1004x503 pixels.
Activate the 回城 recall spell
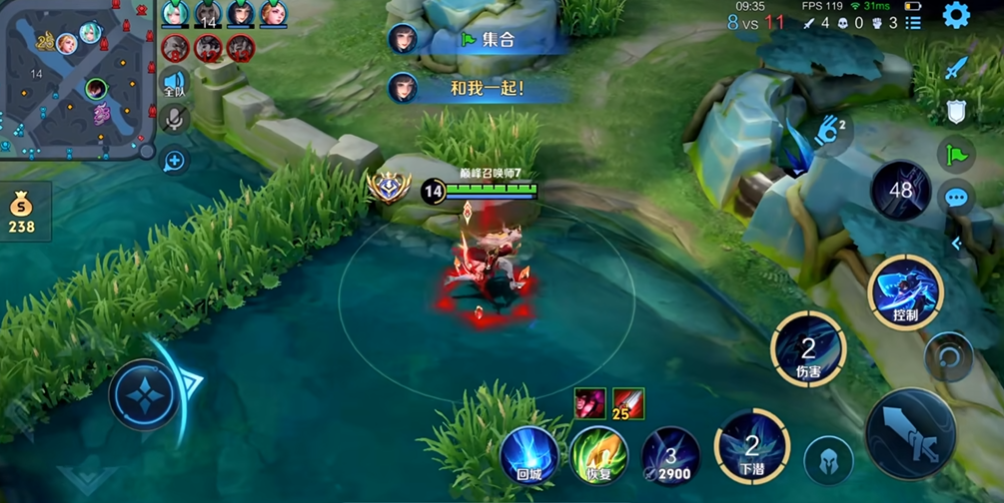point(529,455)
